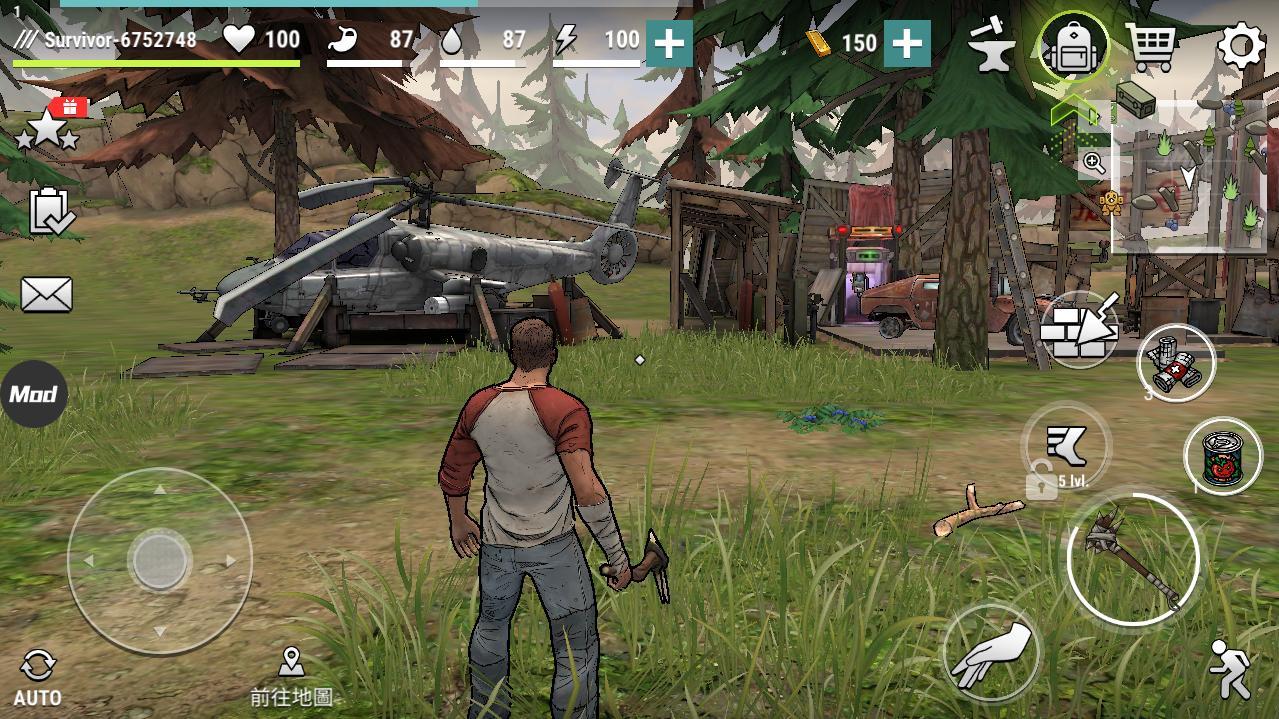Refill energy with the plus button
The width and height of the screenshot is (1279, 719).
pos(669,43)
